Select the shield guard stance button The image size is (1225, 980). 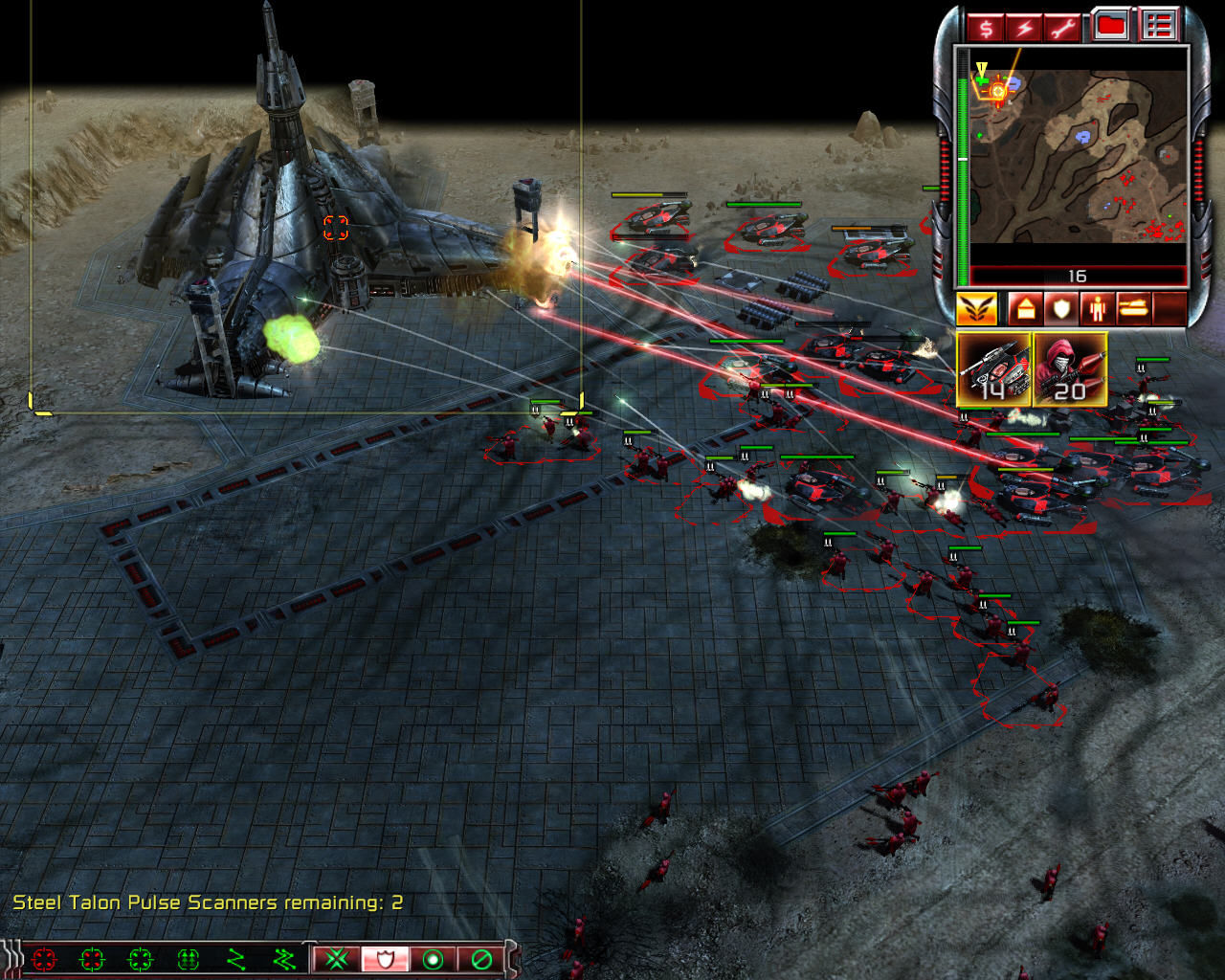(x=385, y=958)
